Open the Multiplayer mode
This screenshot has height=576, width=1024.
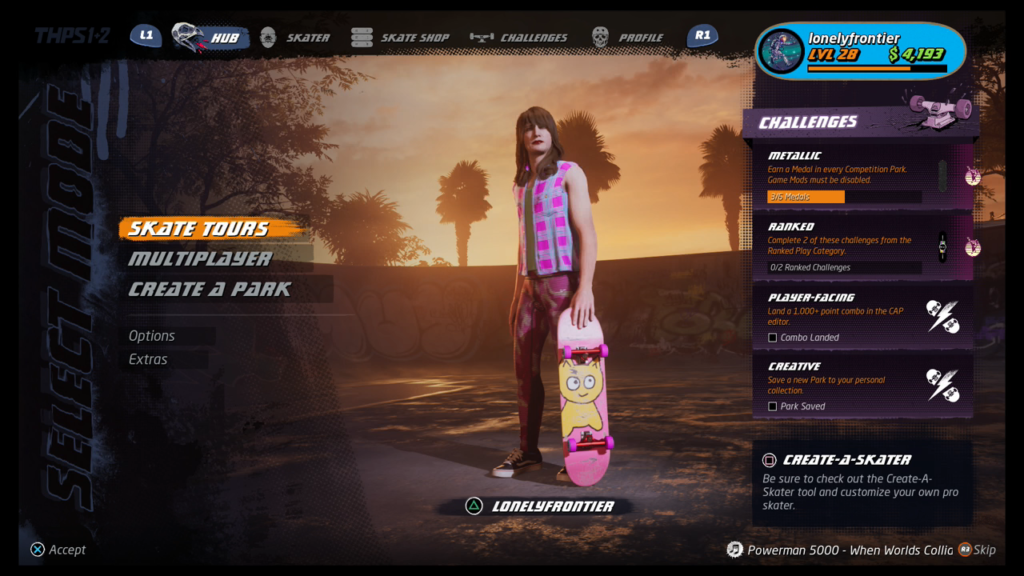pos(200,259)
